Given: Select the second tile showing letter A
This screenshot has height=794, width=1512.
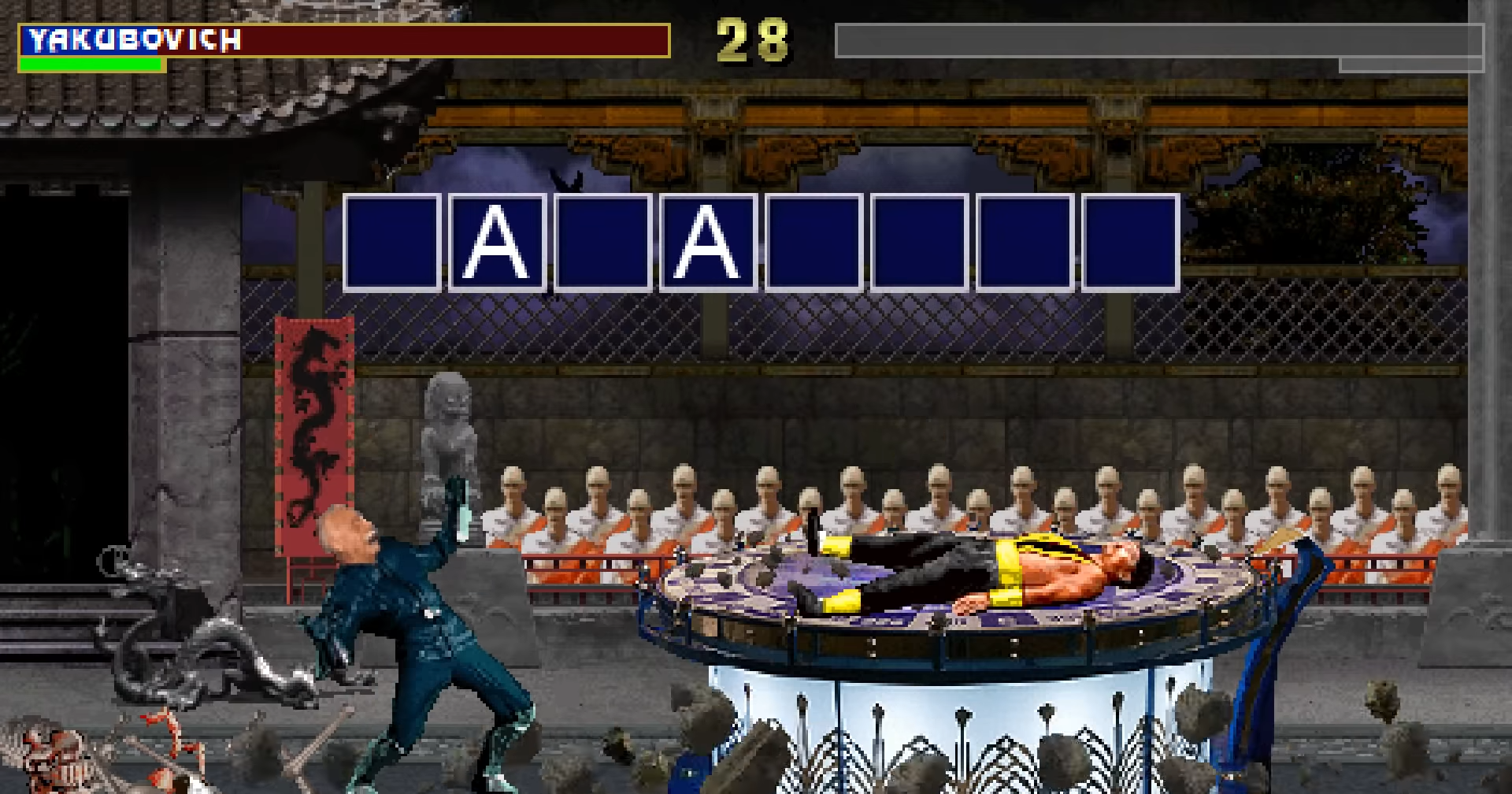Looking at the screenshot, I should [x=496, y=244].
